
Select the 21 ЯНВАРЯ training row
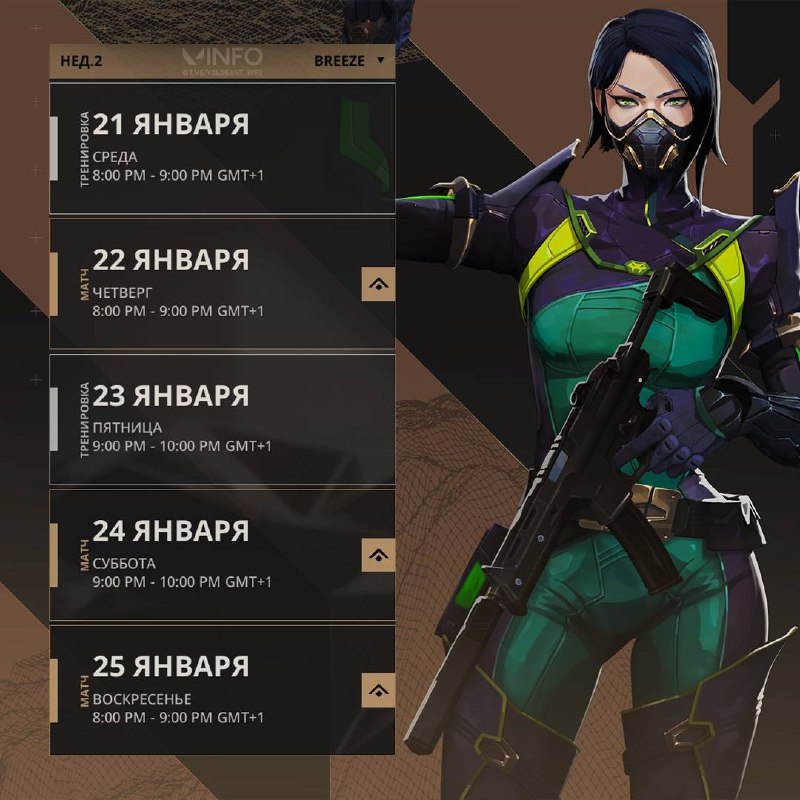[x=222, y=148]
